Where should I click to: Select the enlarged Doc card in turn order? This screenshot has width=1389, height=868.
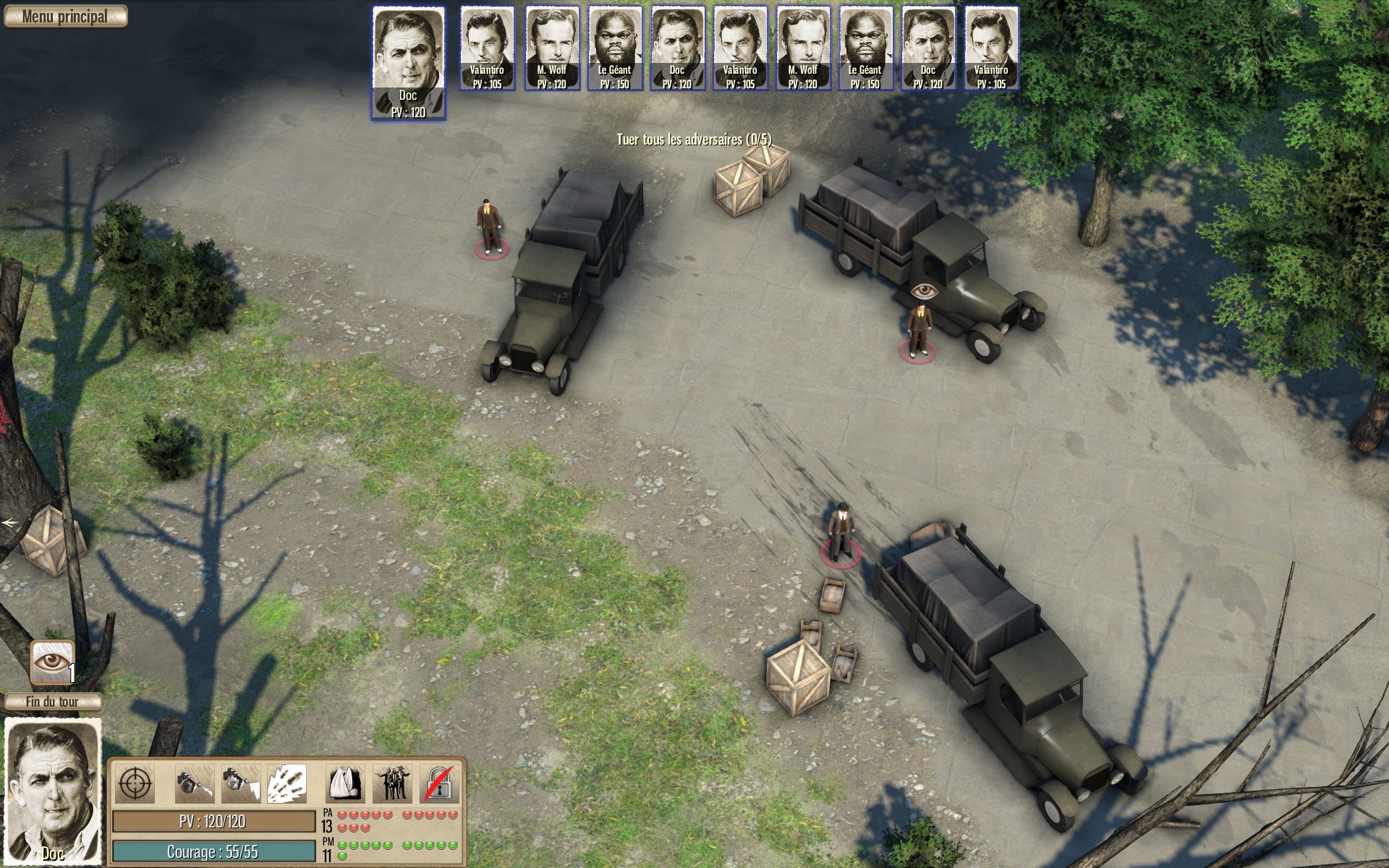coord(409,64)
